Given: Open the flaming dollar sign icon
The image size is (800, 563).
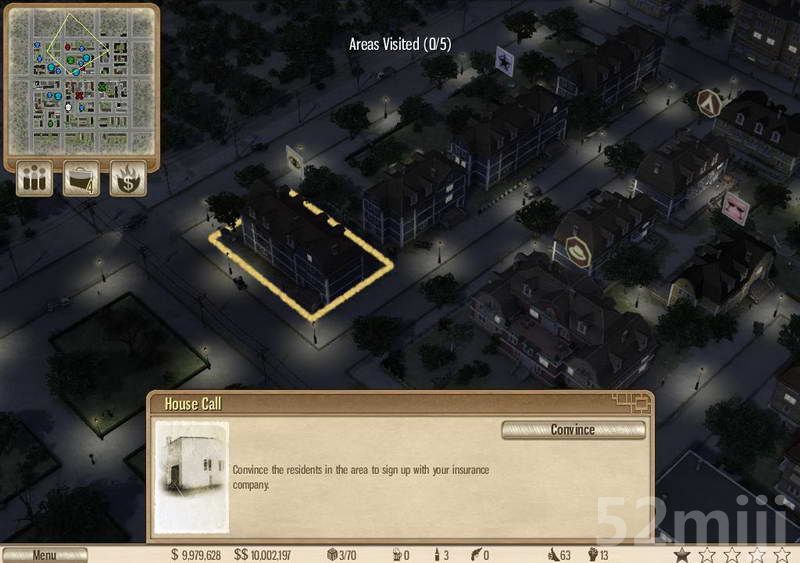Looking at the screenshot, I should (128, 179).
